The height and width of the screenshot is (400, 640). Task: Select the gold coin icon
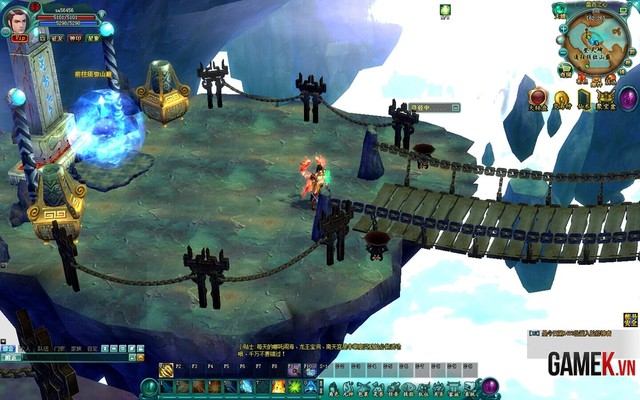point(561,98)
